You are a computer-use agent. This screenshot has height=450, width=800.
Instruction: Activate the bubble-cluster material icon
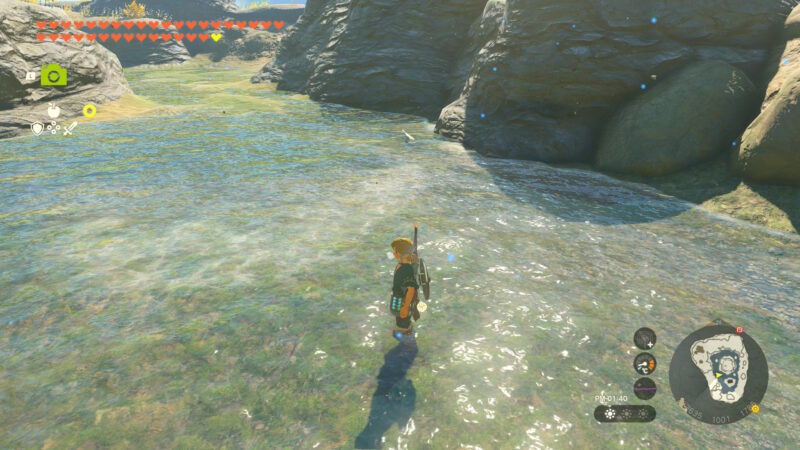[53, 128]
